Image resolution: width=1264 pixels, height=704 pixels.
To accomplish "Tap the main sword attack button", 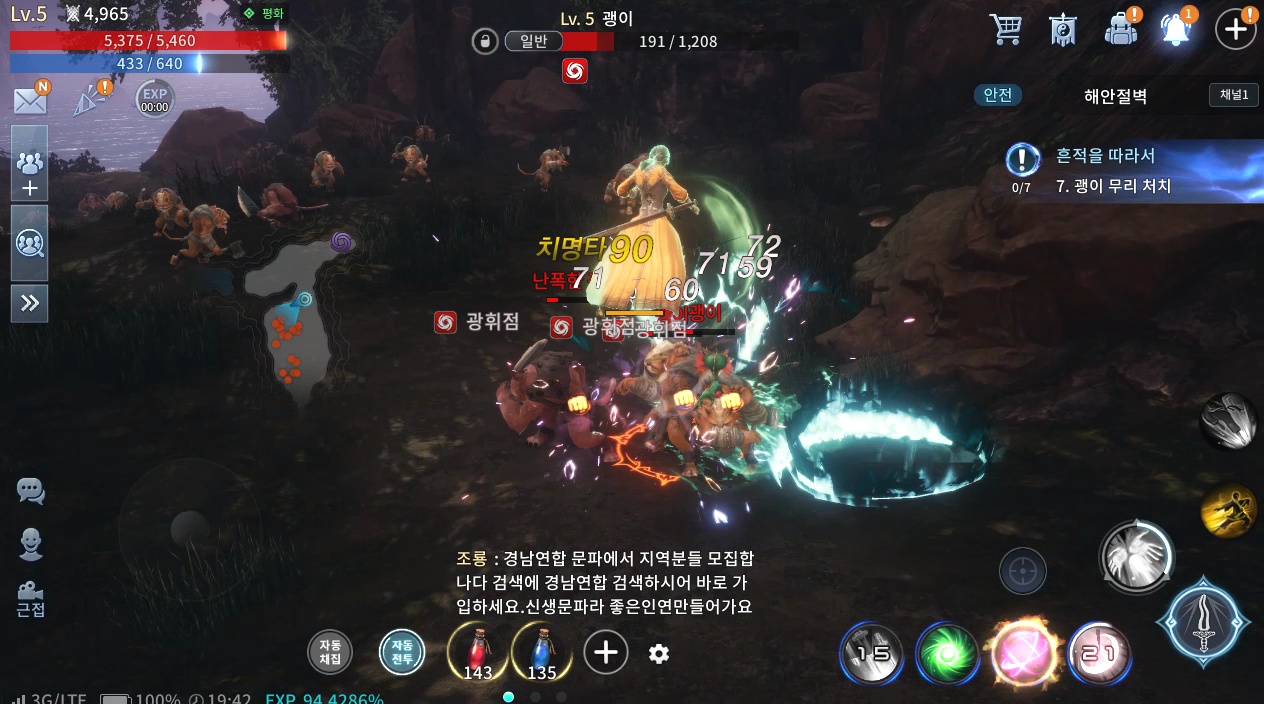I will click(1203, 622).
